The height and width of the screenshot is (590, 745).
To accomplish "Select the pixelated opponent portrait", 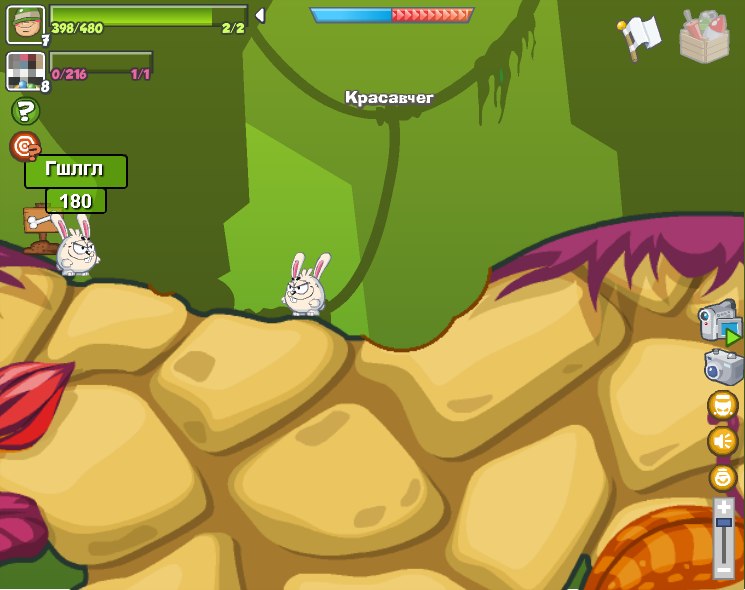I will pyautogui.click(x=25, y=71).
